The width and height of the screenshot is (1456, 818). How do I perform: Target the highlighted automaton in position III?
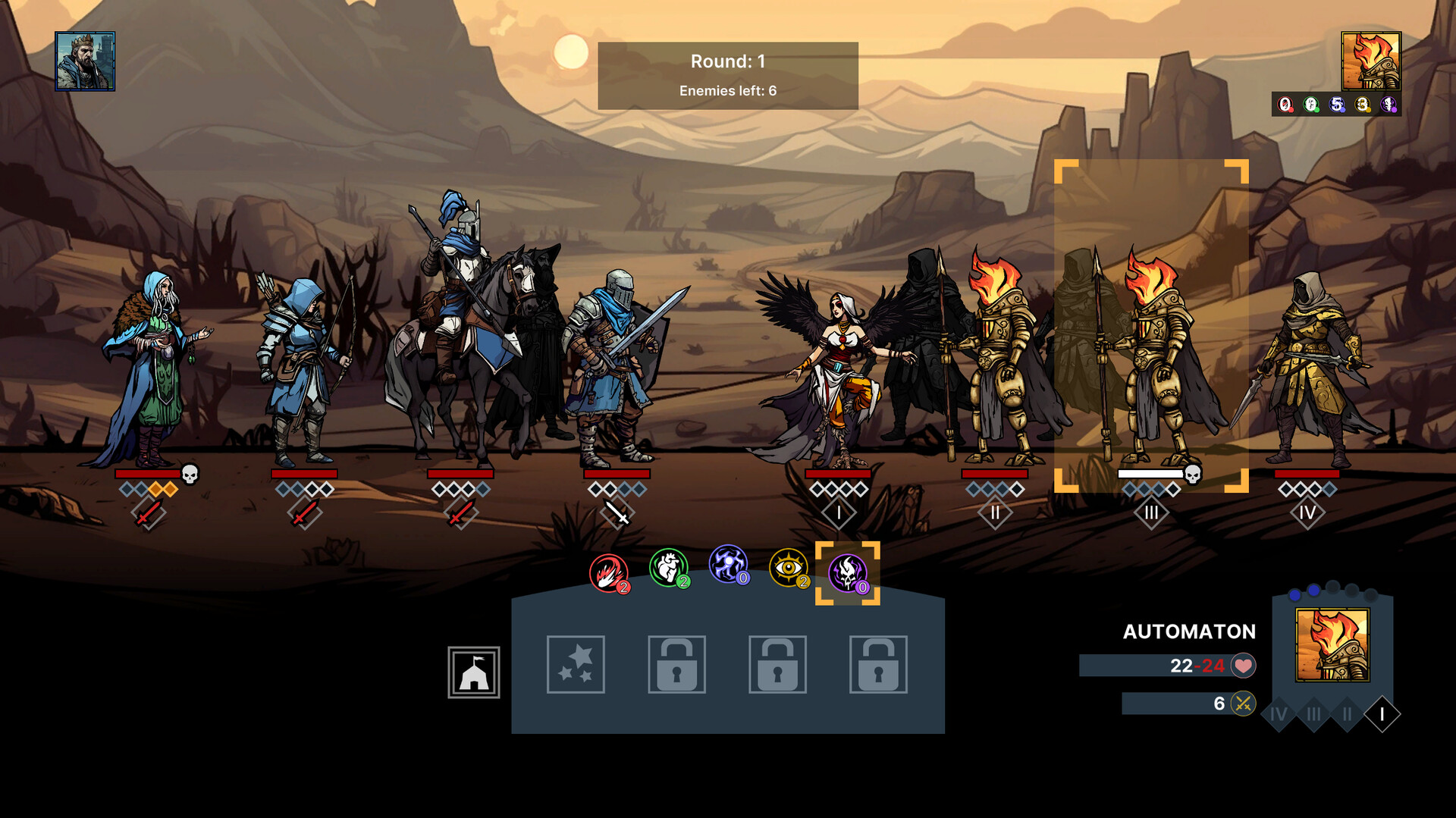pos(1150,356)
